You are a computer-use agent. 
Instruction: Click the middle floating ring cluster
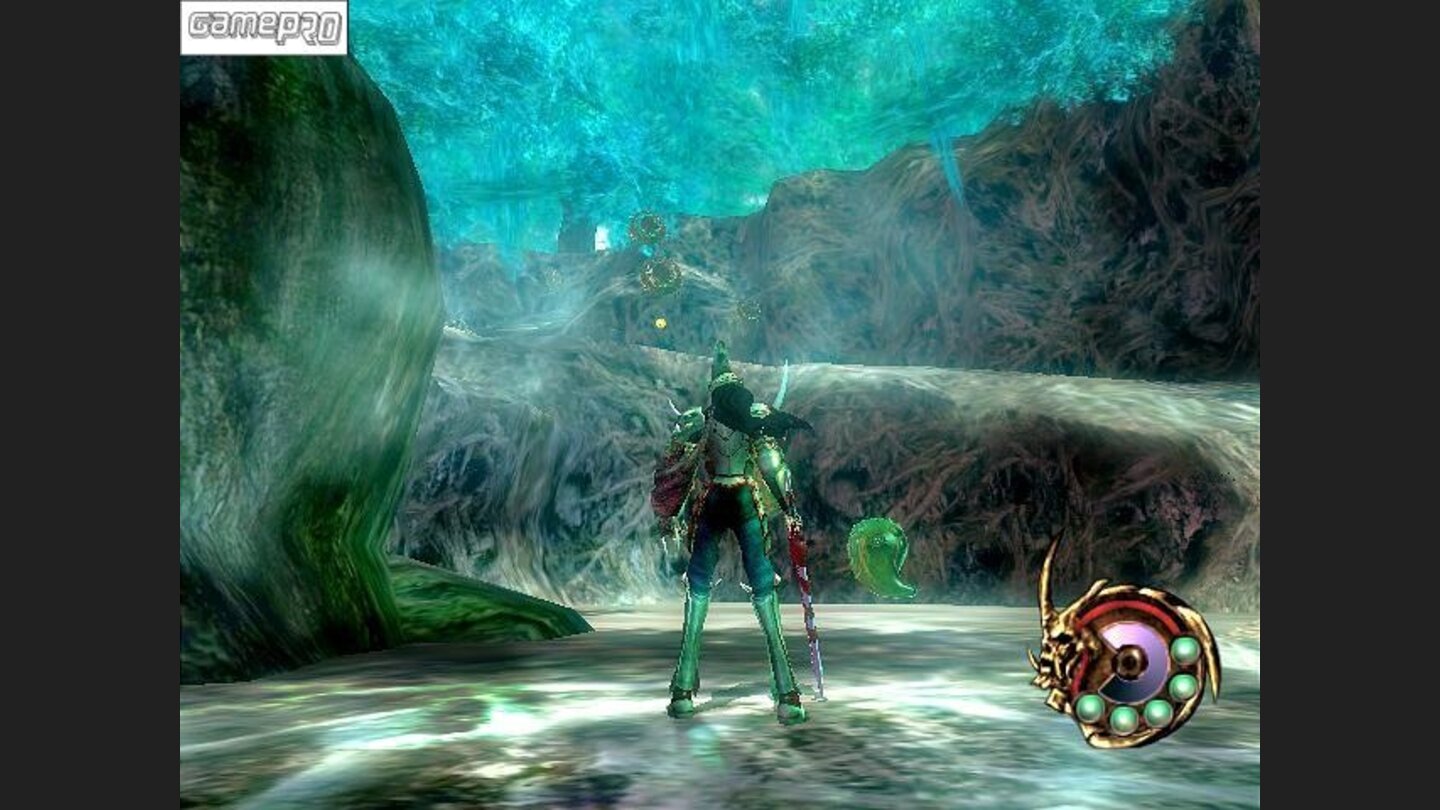[x=659, y=276]
